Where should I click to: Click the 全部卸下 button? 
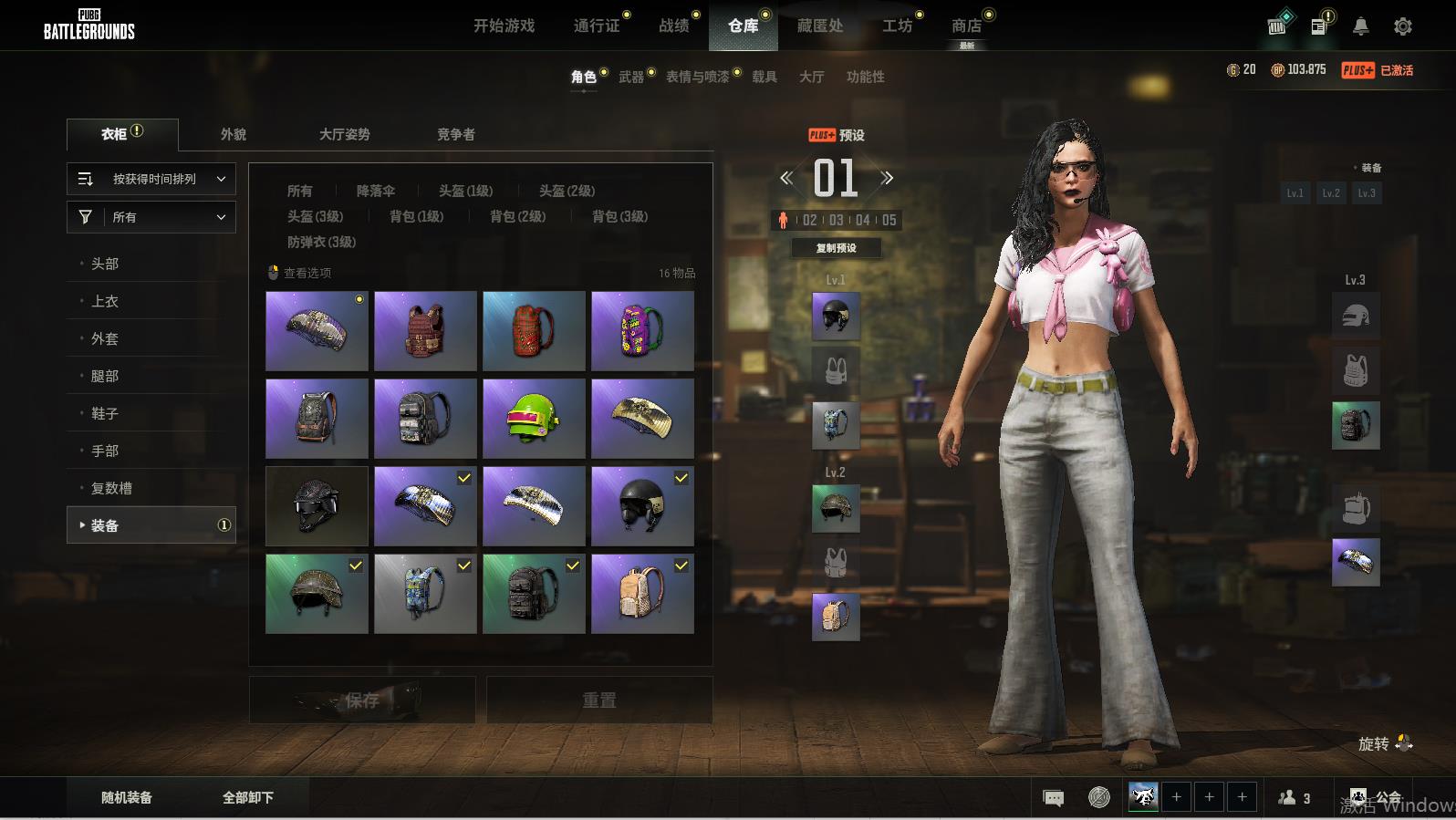(248, 797)
